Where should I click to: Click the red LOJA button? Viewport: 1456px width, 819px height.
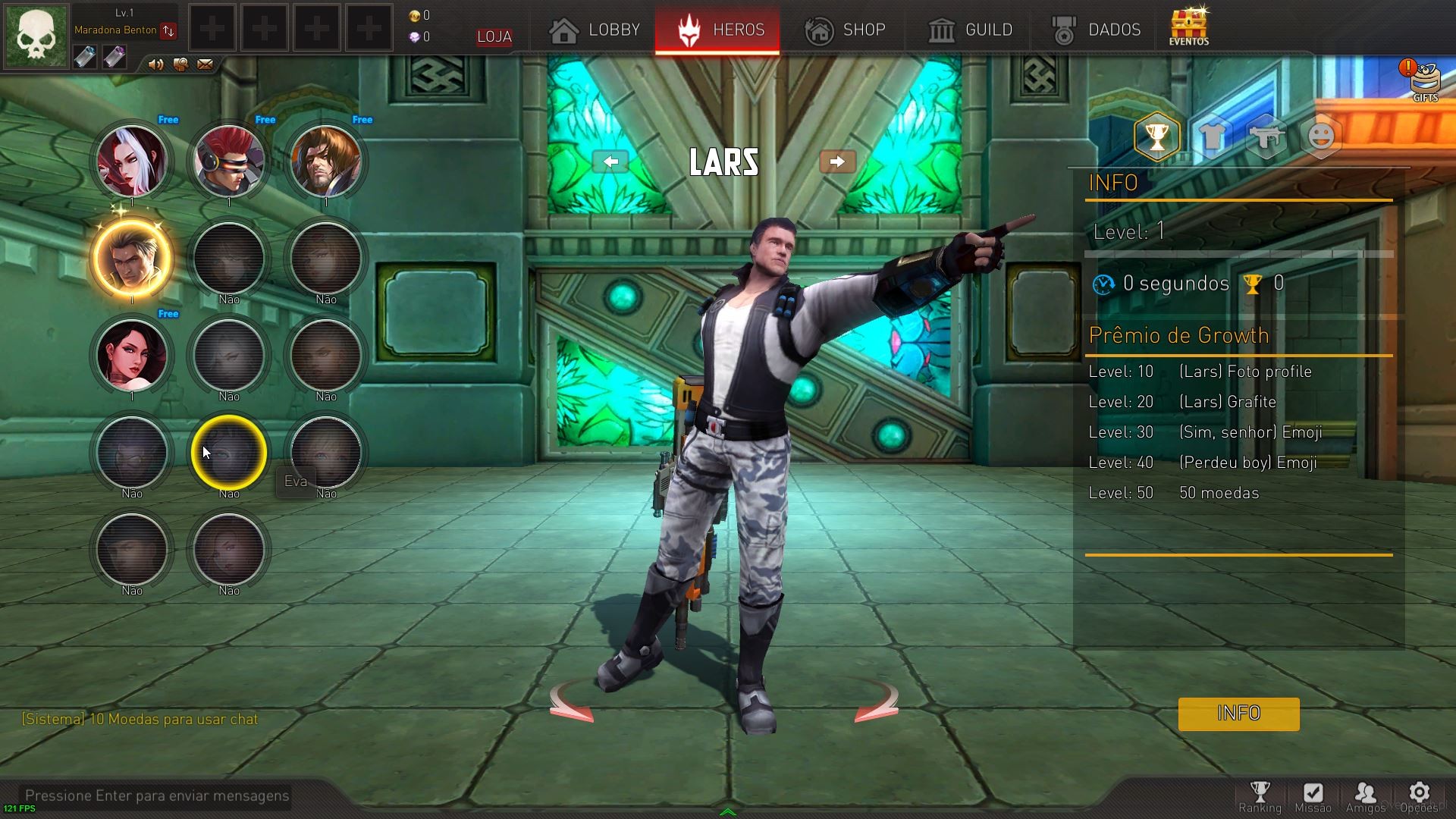click(x=494, y=36)
